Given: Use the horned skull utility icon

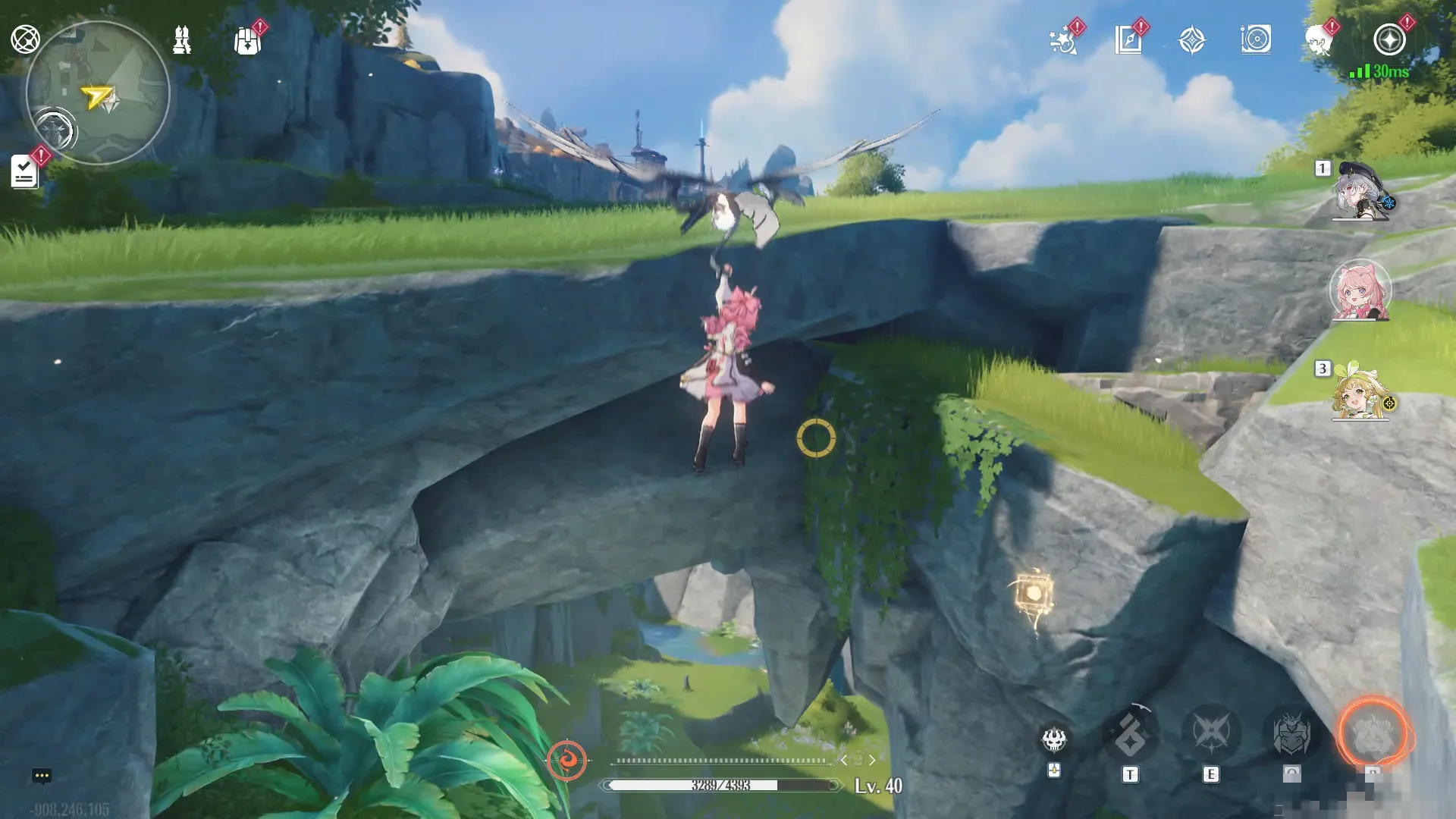Looking at the screenshot, I should (x=1054, y=739).
